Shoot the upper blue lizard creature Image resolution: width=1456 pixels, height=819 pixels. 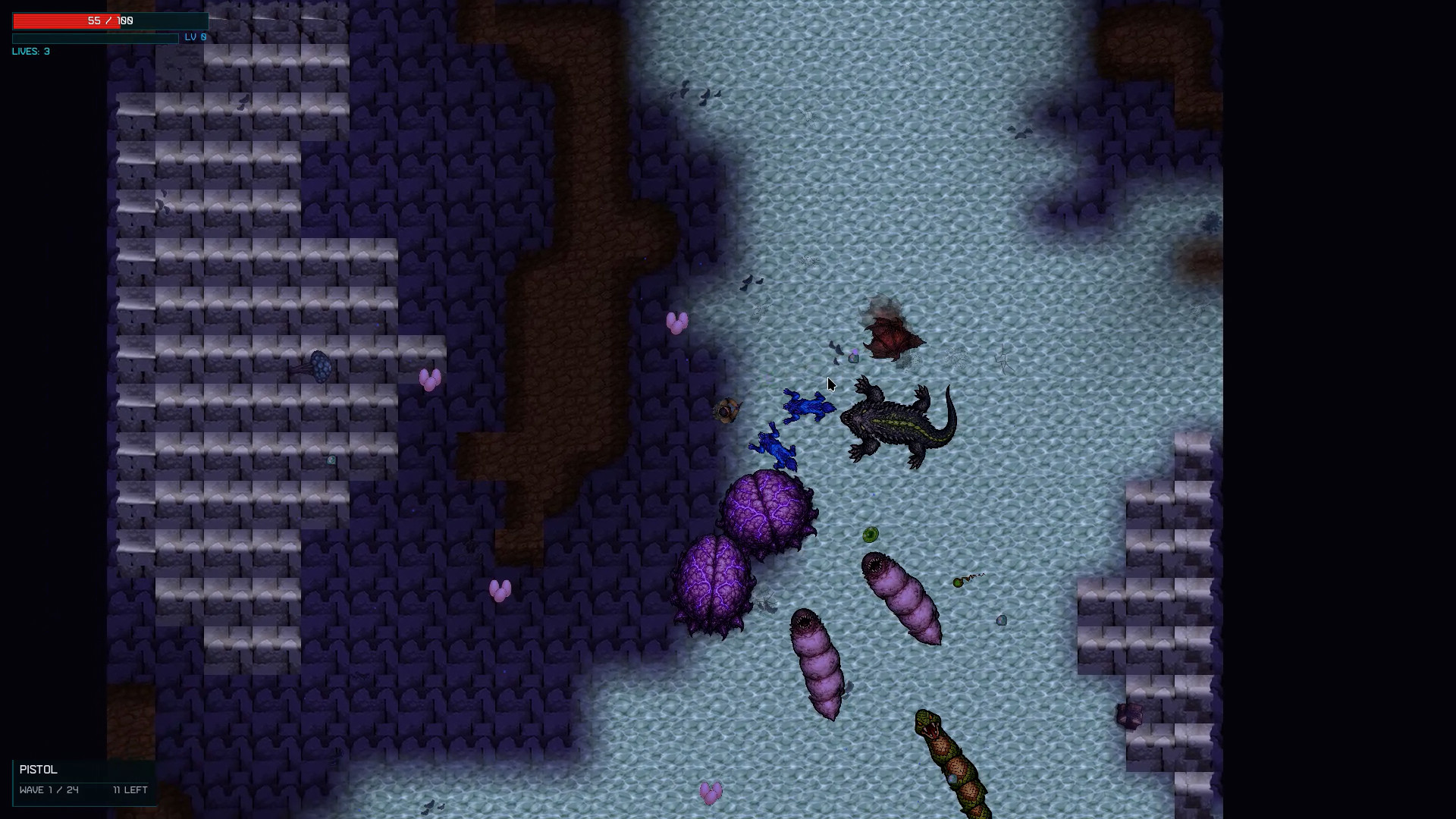tap(808, 408)
